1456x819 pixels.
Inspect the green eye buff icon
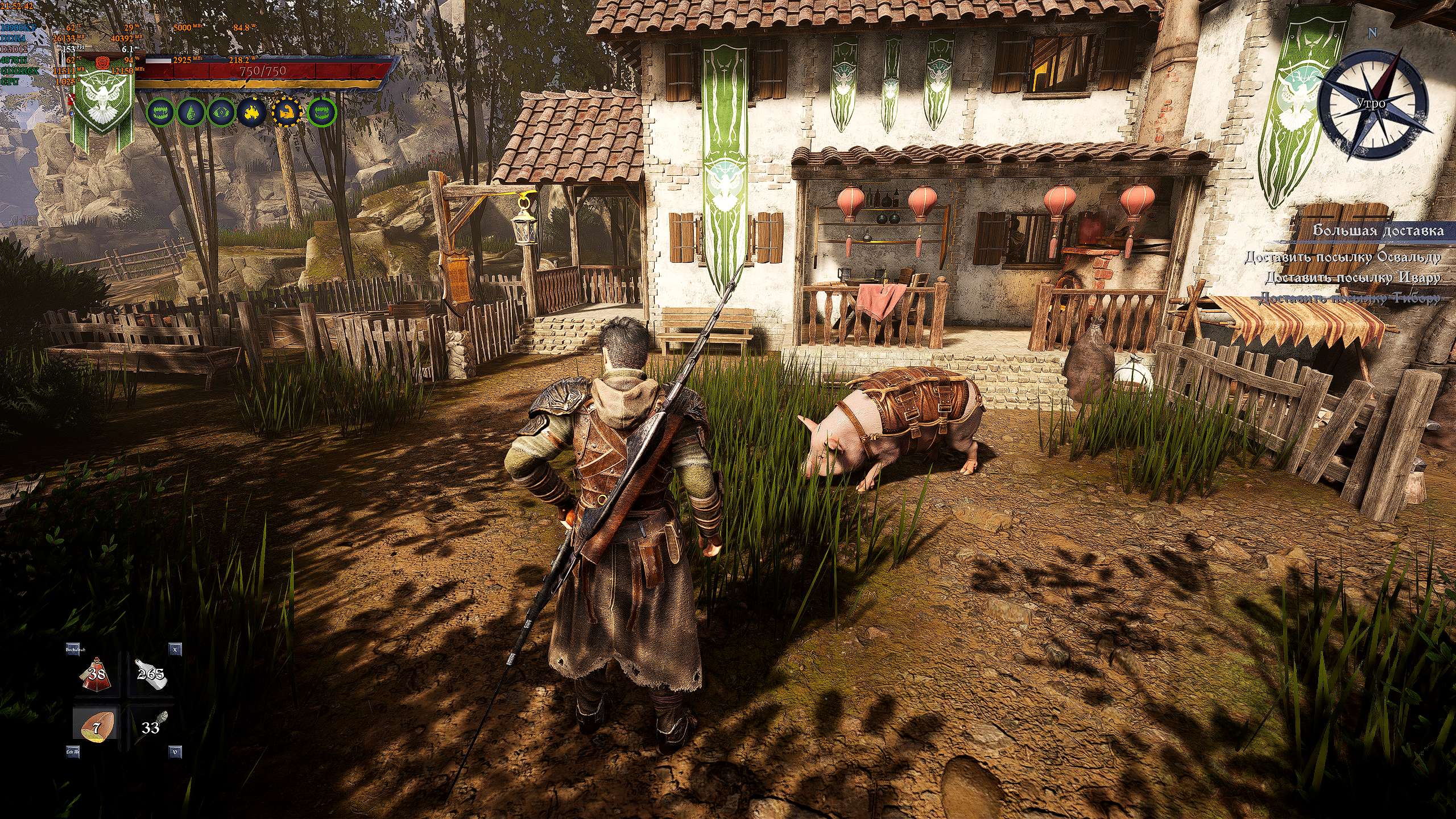click(x=221, y=113)
